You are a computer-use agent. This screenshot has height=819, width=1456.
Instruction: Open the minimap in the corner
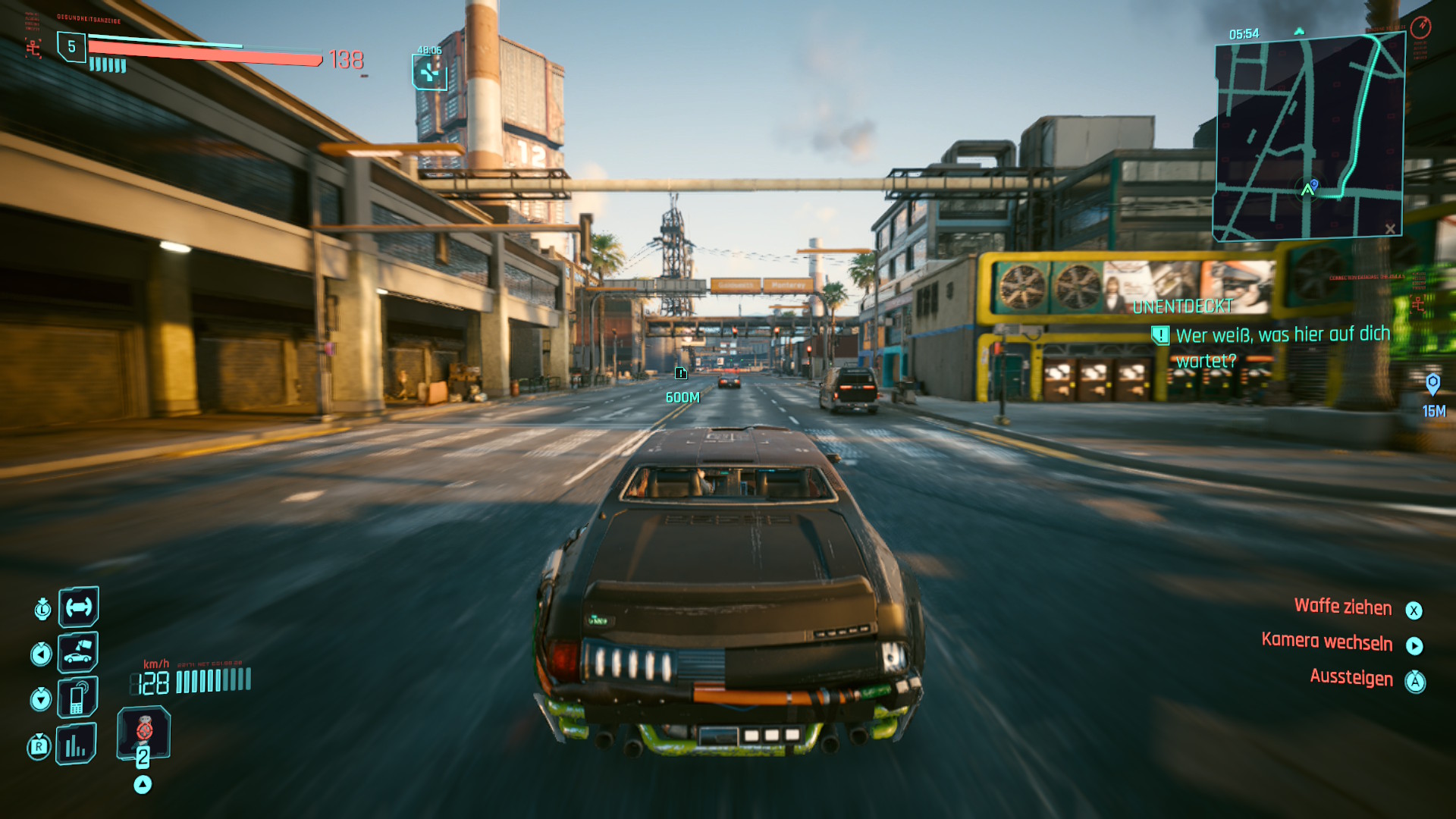point(1309,136)
